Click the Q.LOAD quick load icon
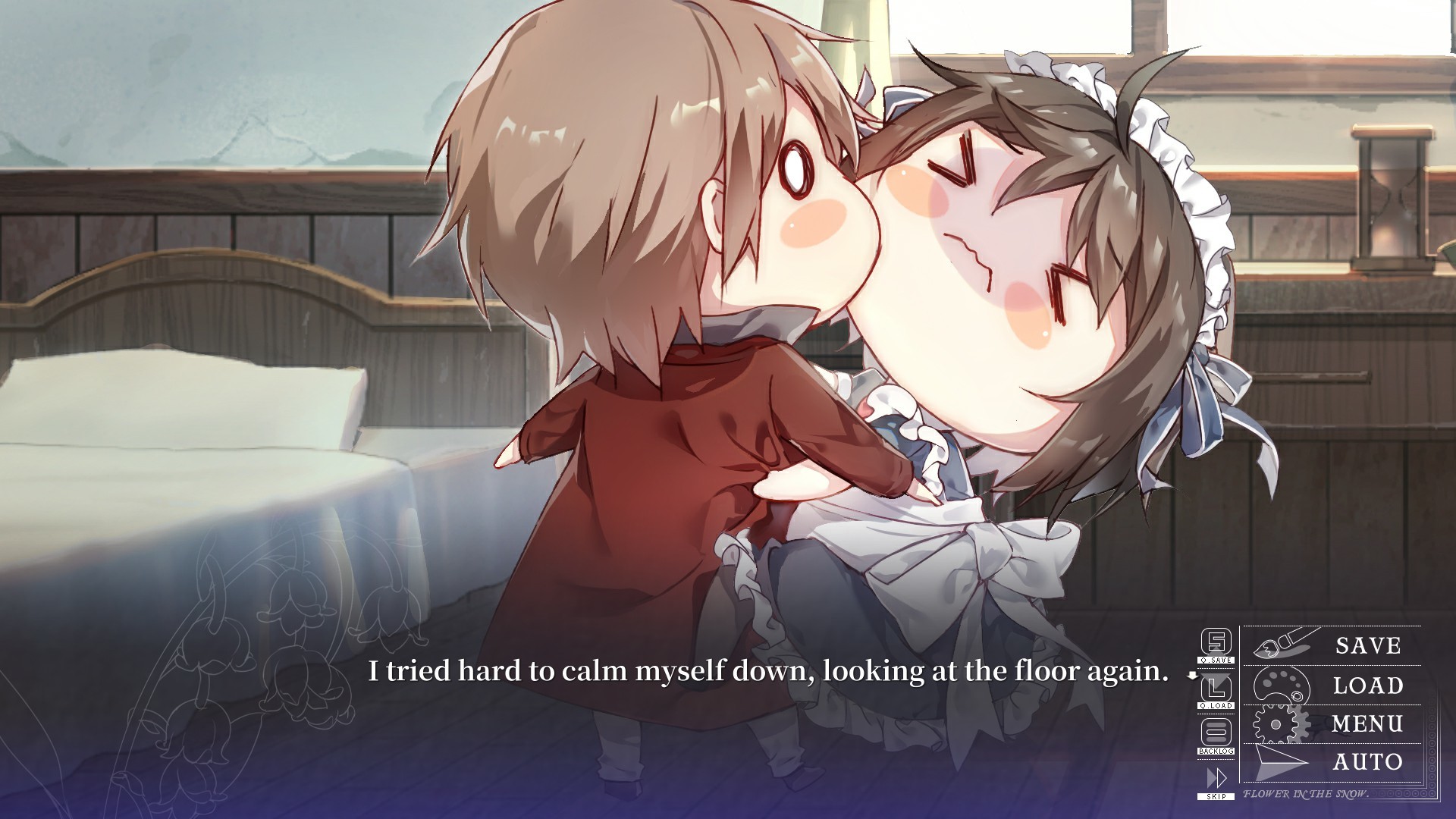 pyautogui.click(x=1216, y=687)
